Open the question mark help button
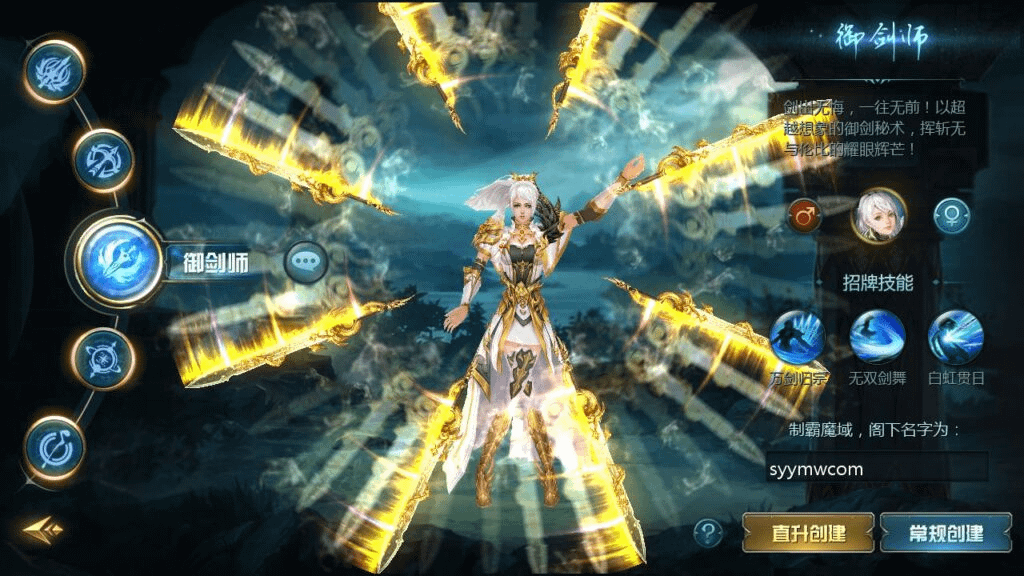 pos(708,532)
